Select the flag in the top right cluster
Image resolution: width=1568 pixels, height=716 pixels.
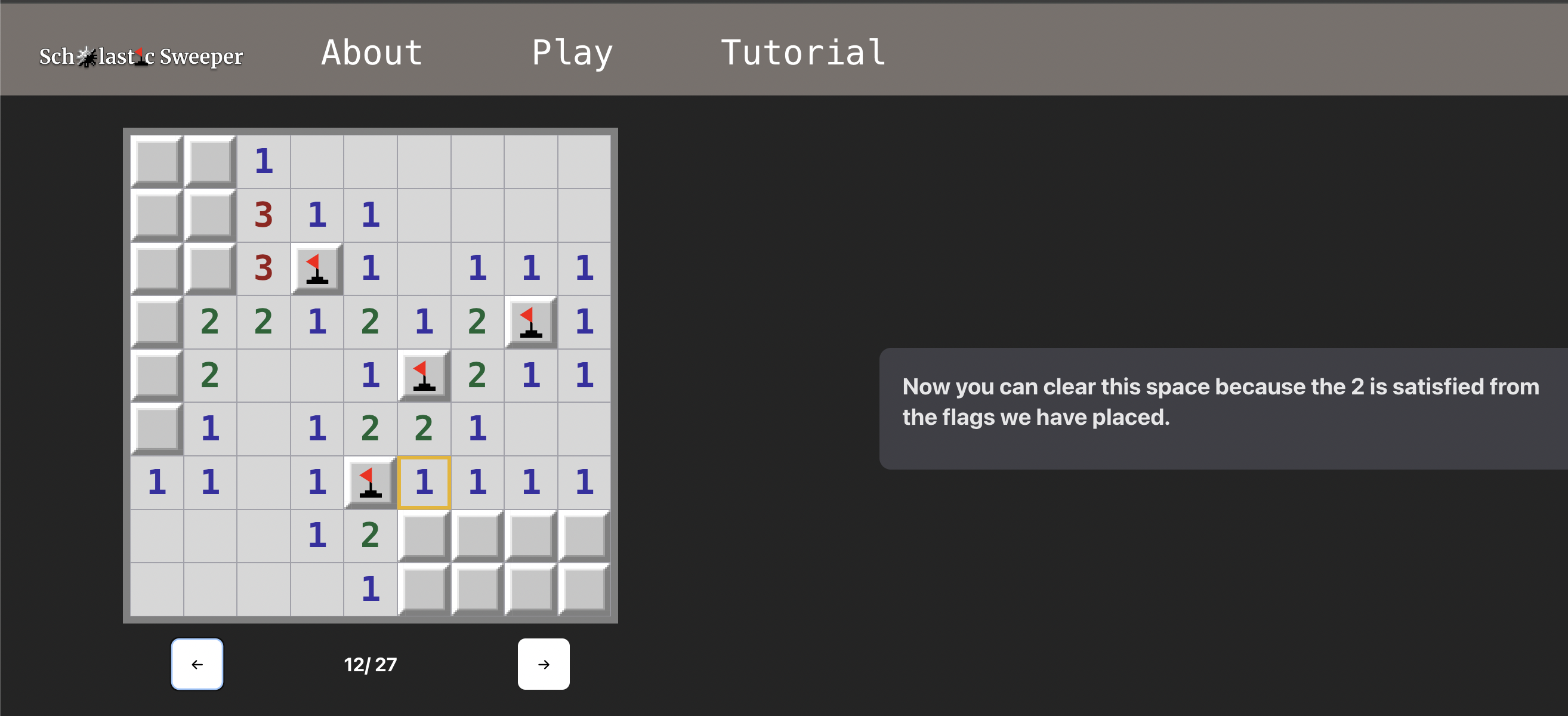530,322
